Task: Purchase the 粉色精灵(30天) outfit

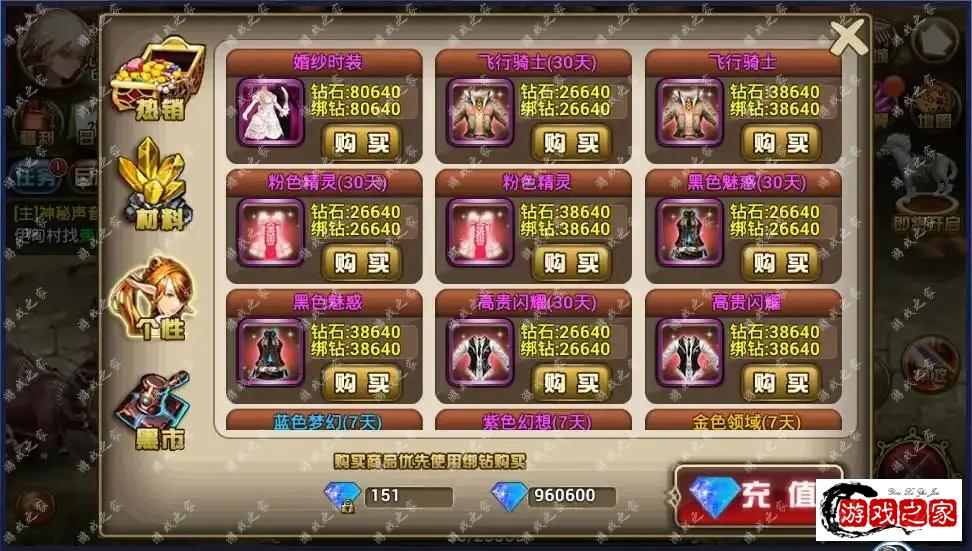Action: tap(361, 262)
